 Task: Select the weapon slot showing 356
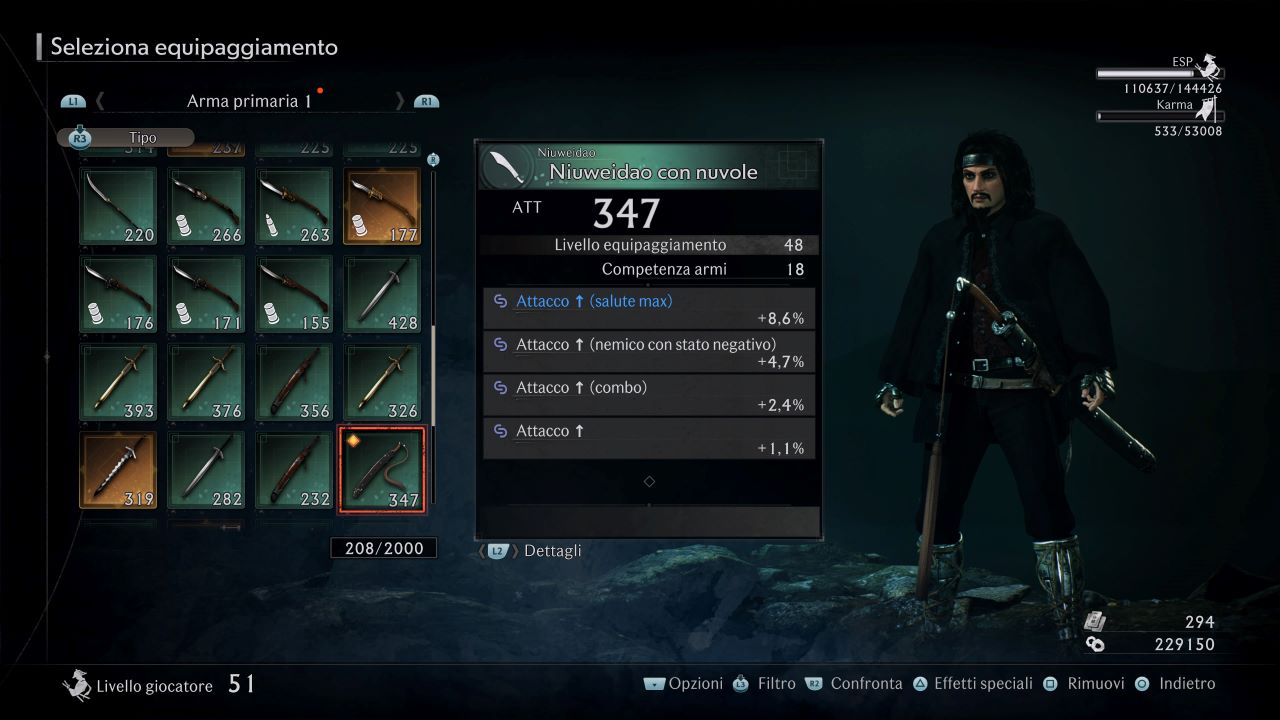294,381
